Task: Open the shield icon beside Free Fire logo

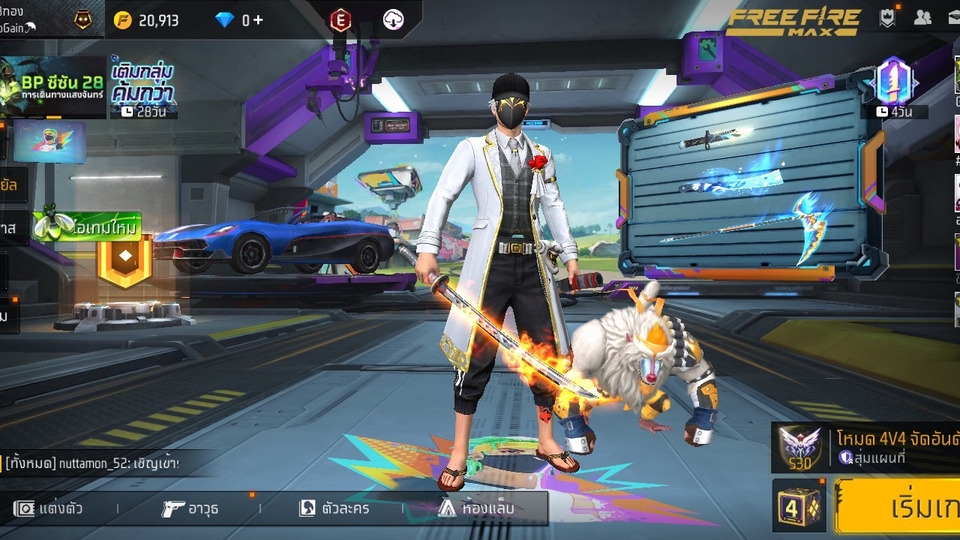Action: point(887,17)
